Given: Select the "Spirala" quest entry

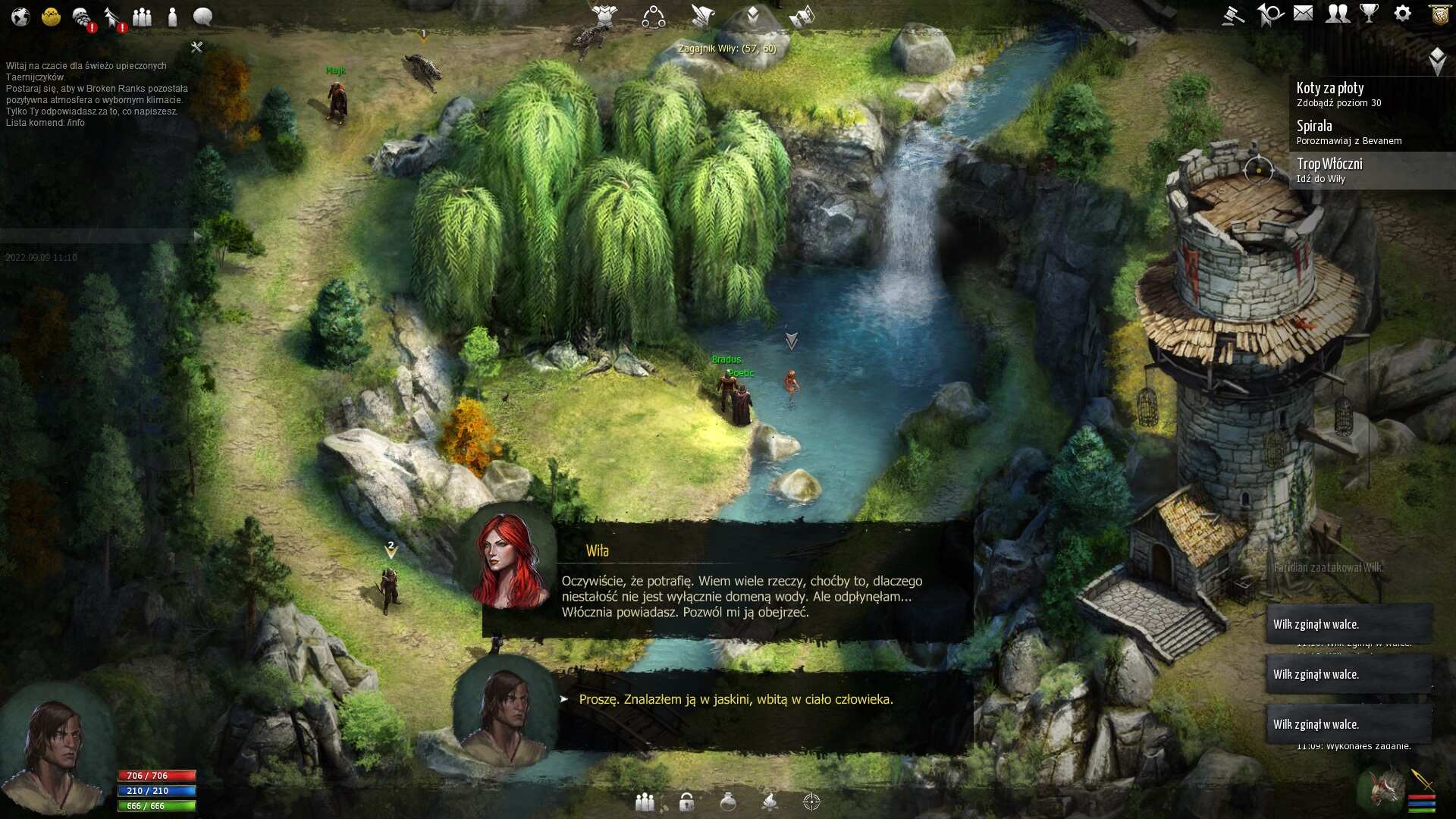Looking at the screenshot, I should pos(1348,132).
